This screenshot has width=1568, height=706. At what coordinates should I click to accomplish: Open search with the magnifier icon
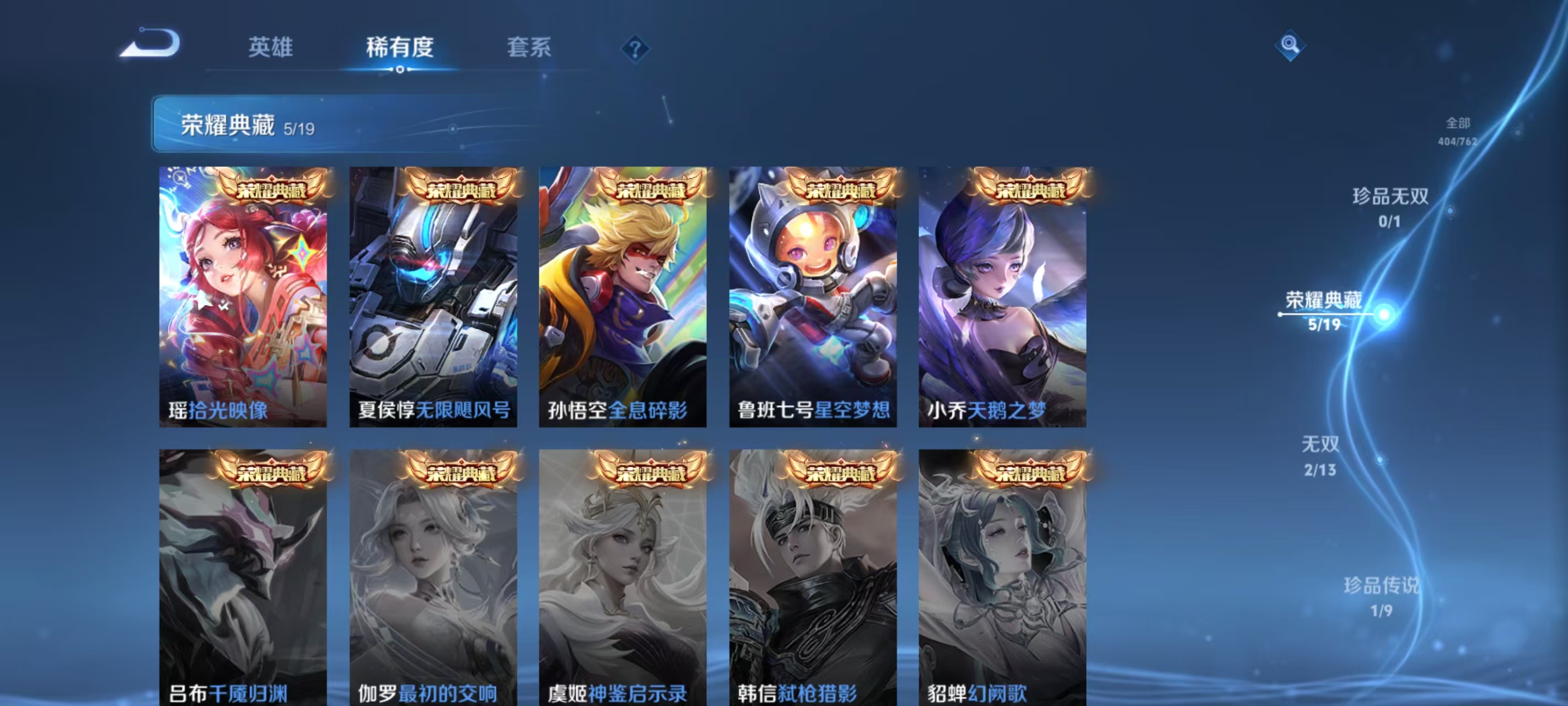(1292, 45)
